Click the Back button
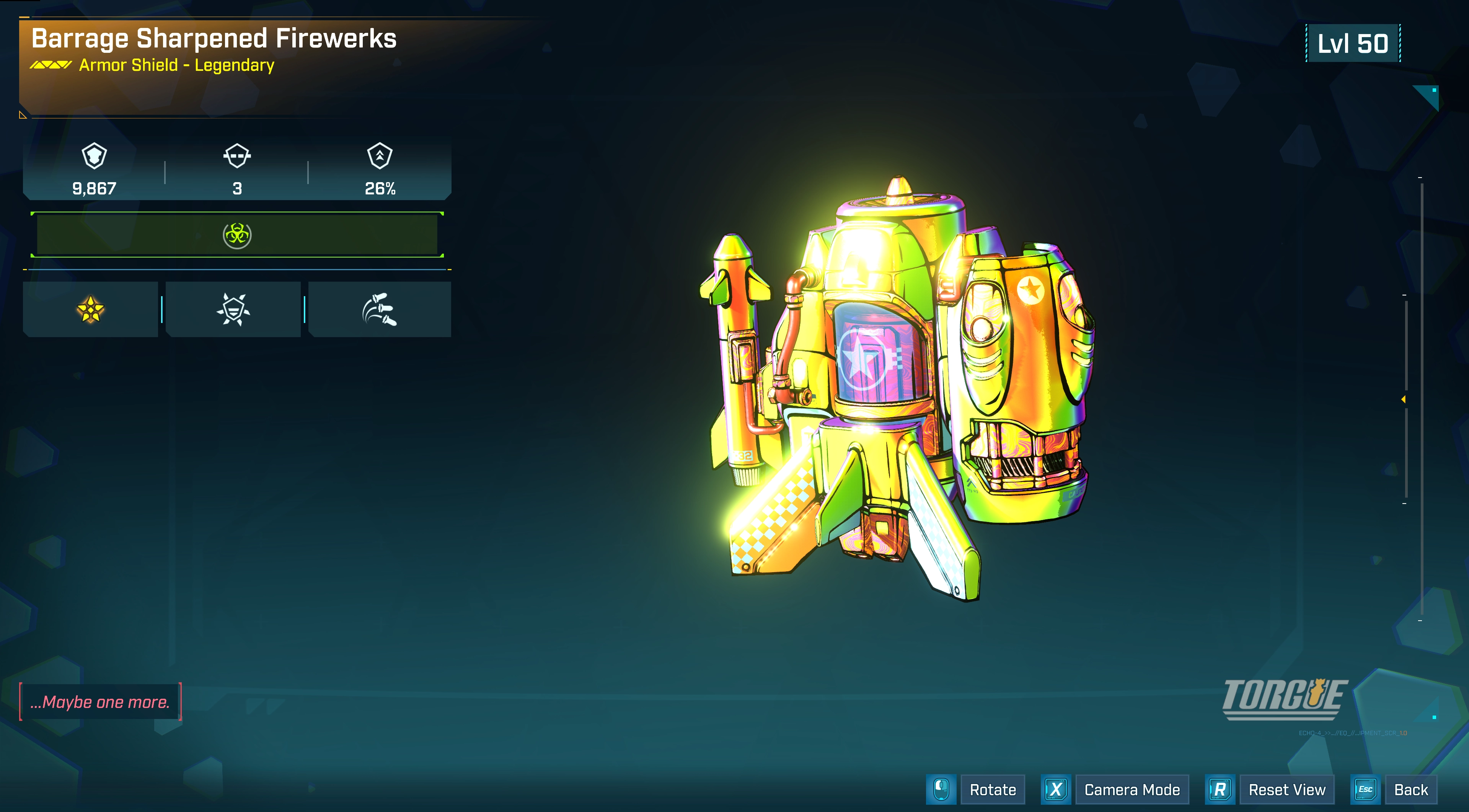Viewport: 1469px width, 812px height. 1410,790
